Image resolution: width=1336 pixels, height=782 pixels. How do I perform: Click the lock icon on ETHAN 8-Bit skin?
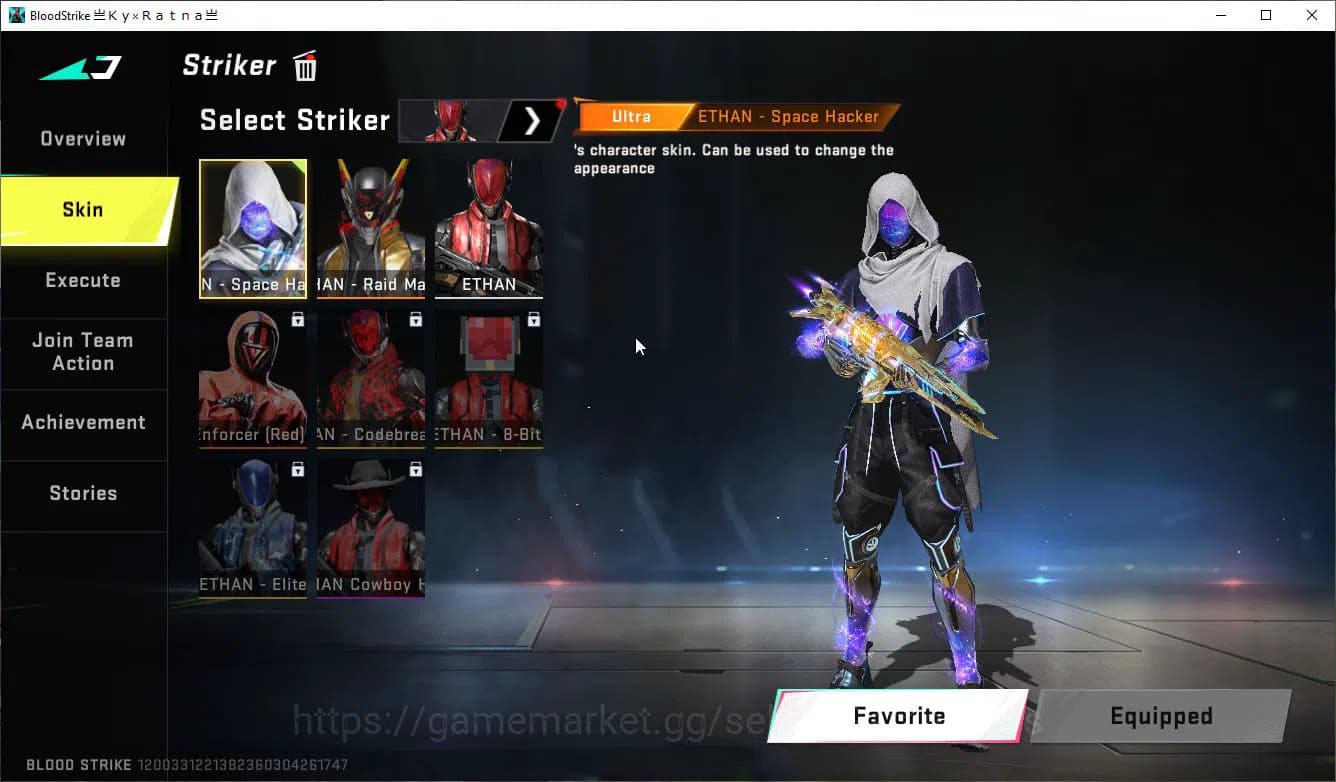click(533, 318)
